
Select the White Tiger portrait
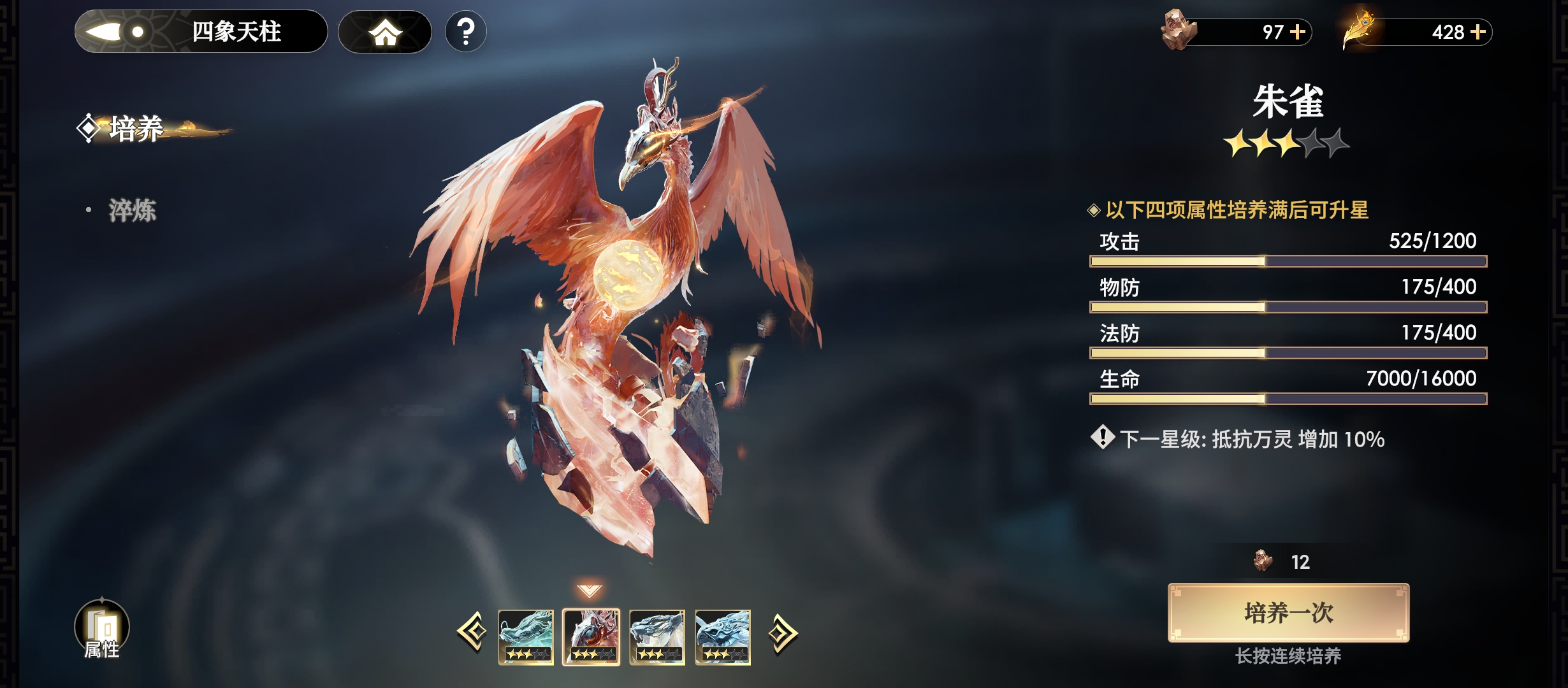[x=657, y=637]
